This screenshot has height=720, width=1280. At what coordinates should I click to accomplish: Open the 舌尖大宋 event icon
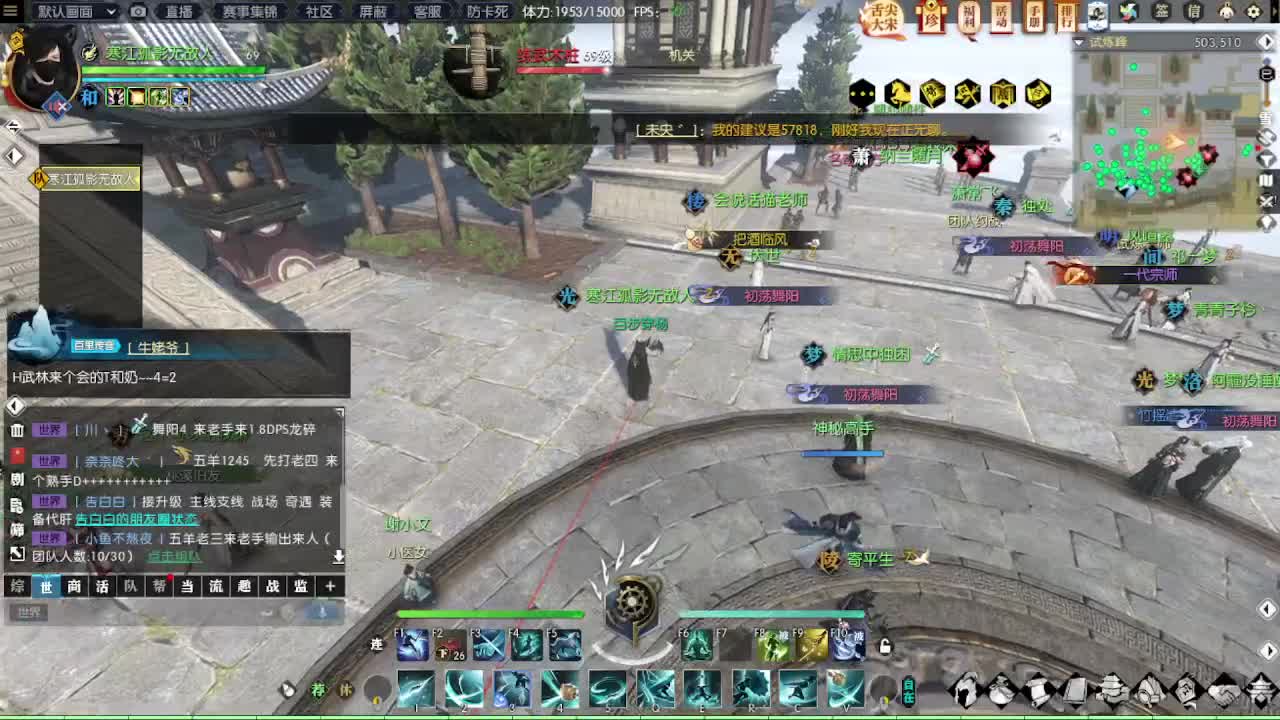point(885,16)
